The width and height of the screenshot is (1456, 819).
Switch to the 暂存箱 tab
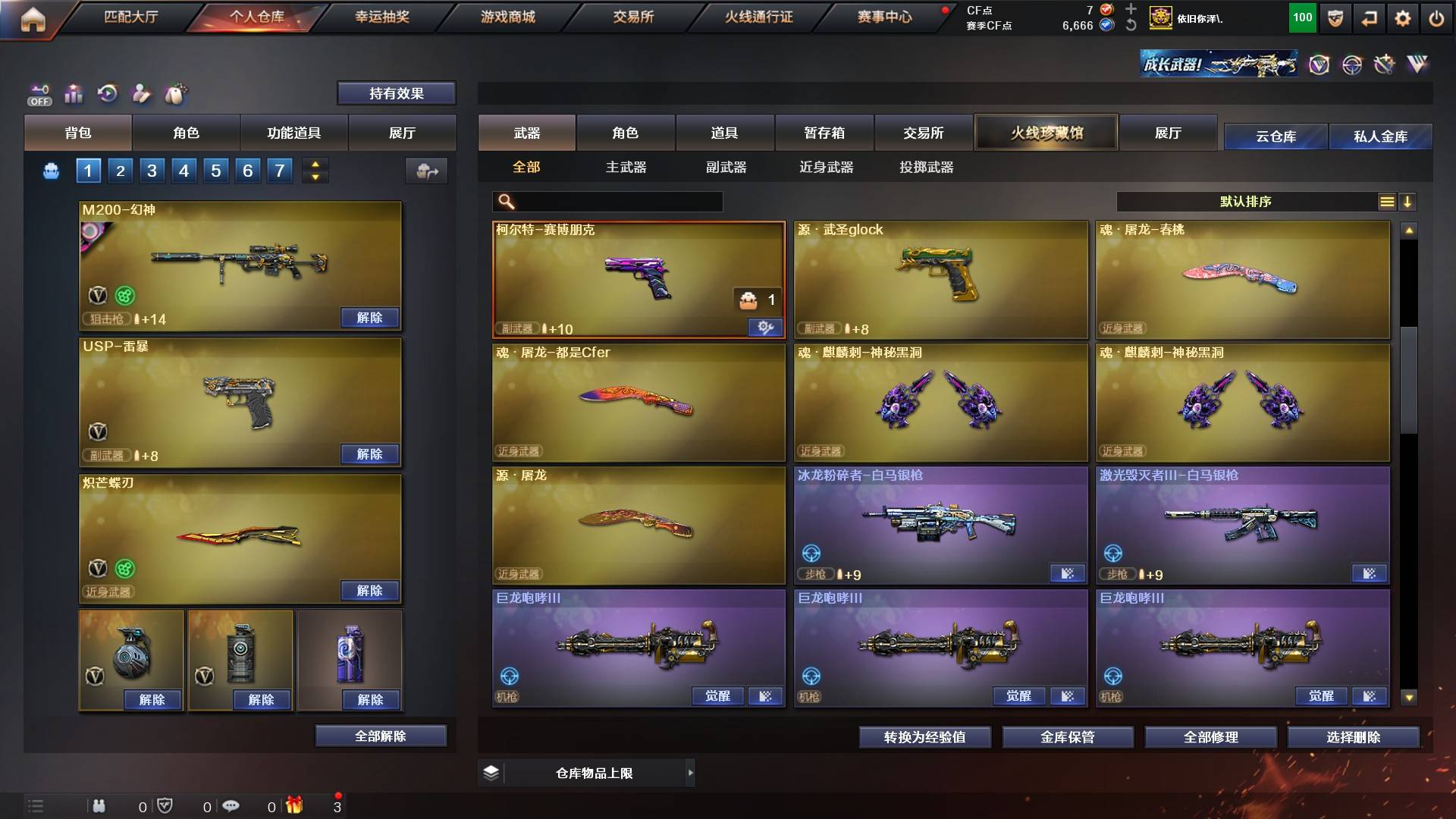(x=824, y=133)
